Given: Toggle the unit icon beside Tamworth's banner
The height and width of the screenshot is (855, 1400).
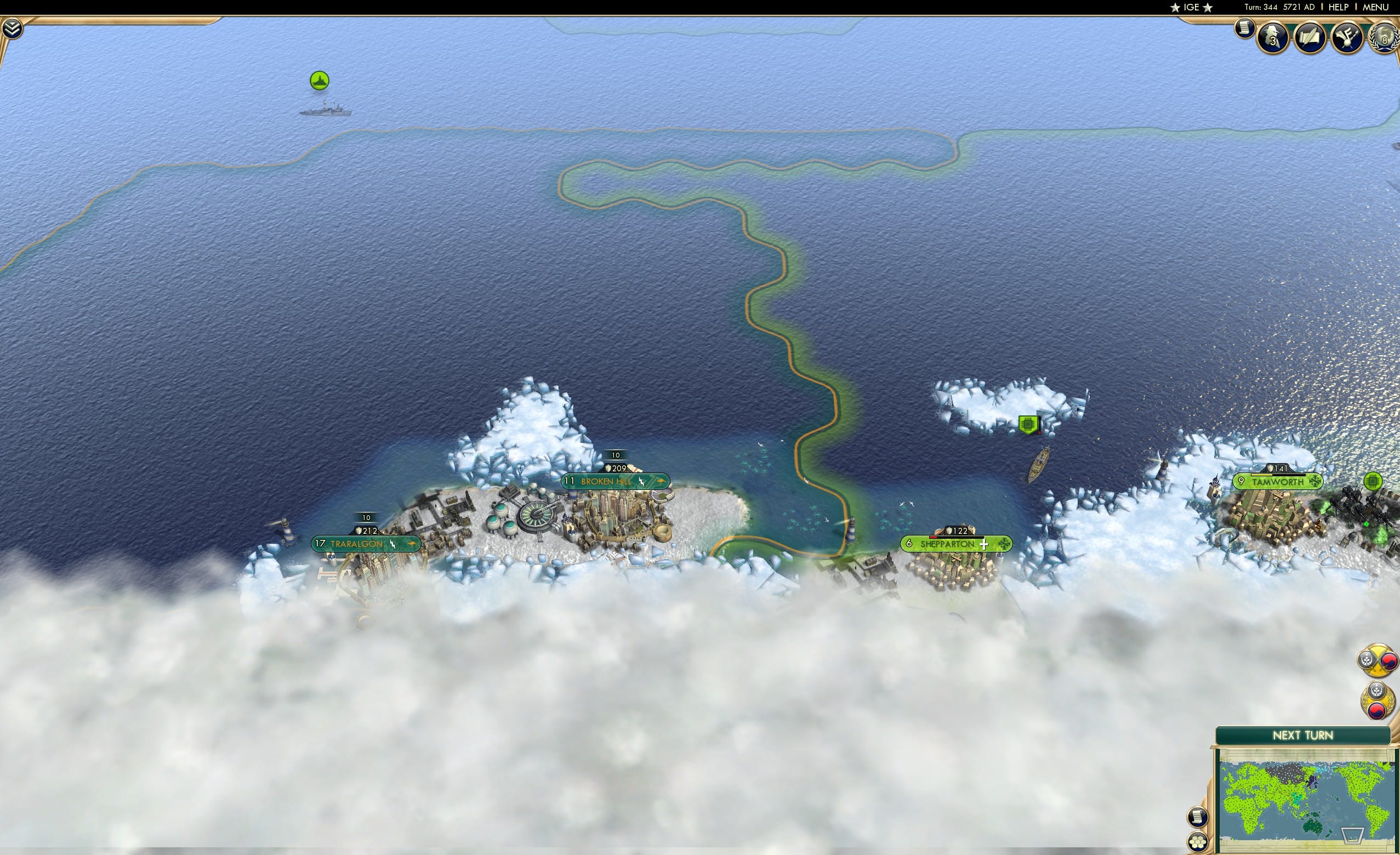Looking at the screenshot, I should (x=1374, y=480).
